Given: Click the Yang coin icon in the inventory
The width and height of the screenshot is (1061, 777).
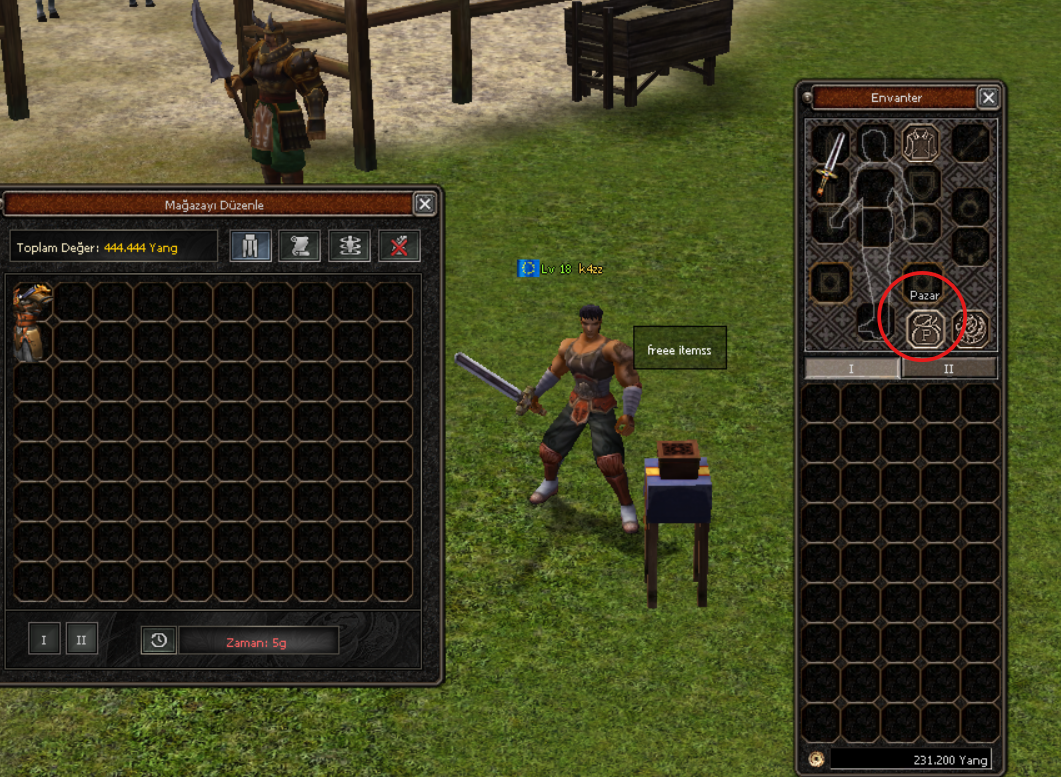Looking at the screenshot, I should click(x=815, y=759).
